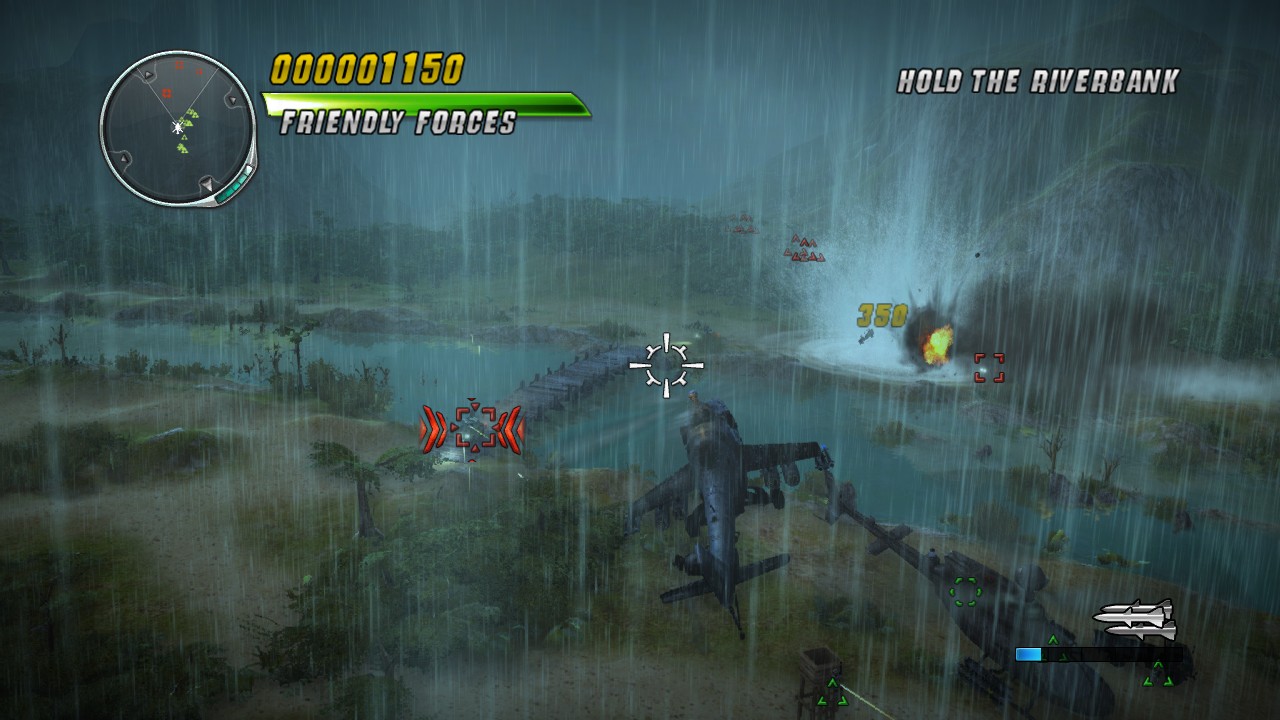
Task: Click the west notch on the minimap border
Action: click(x=123, y=157)
